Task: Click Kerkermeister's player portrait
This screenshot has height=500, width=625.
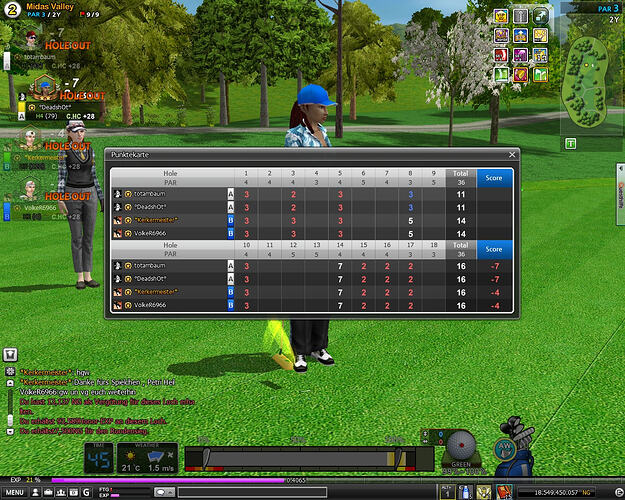Action: tap(30, 145)
